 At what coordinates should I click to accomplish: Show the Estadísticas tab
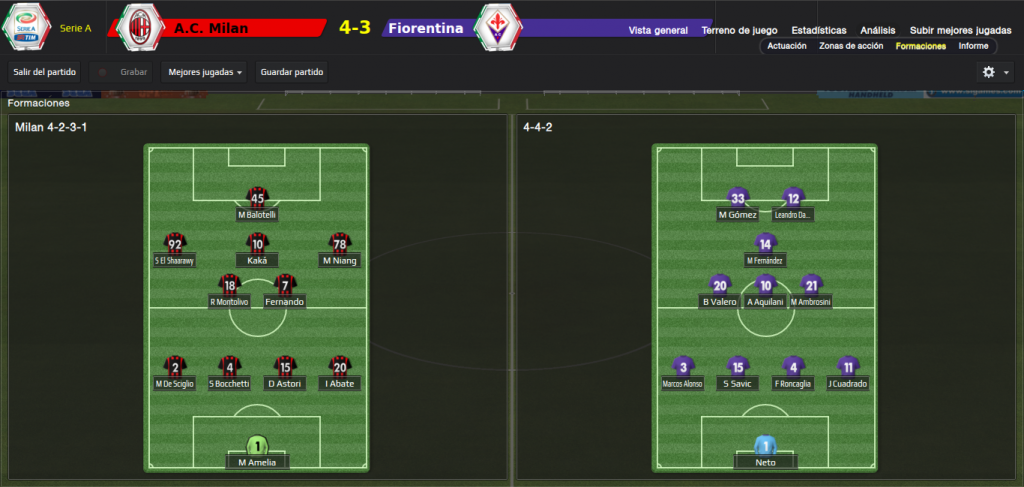[818, 30]
